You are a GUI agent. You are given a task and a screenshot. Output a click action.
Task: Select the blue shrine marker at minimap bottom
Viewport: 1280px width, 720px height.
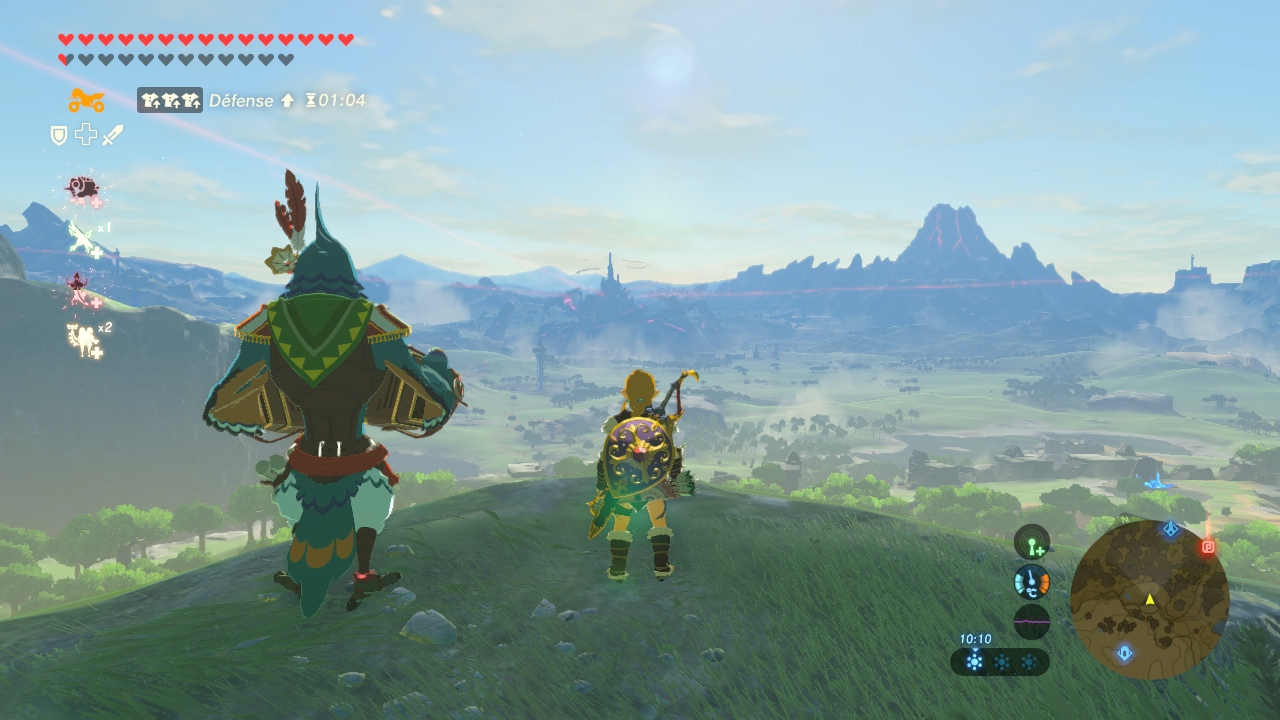coord(1125,653)
